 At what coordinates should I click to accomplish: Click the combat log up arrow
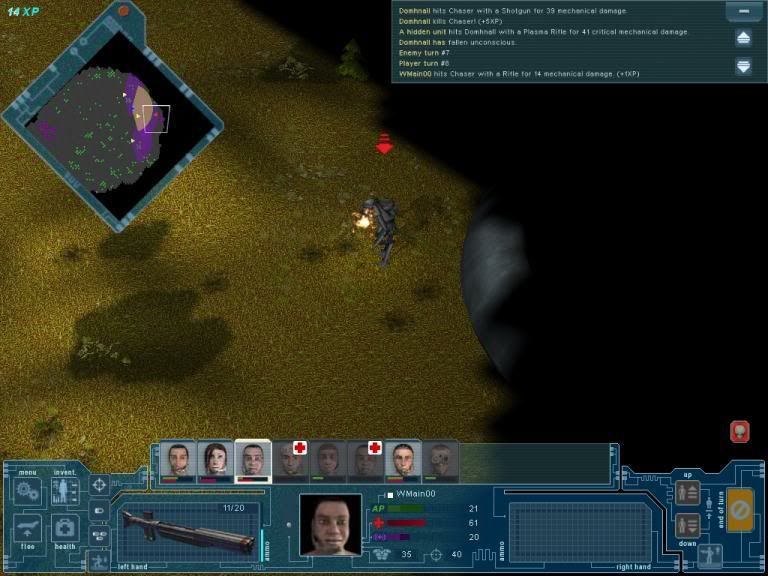[743, 38]
